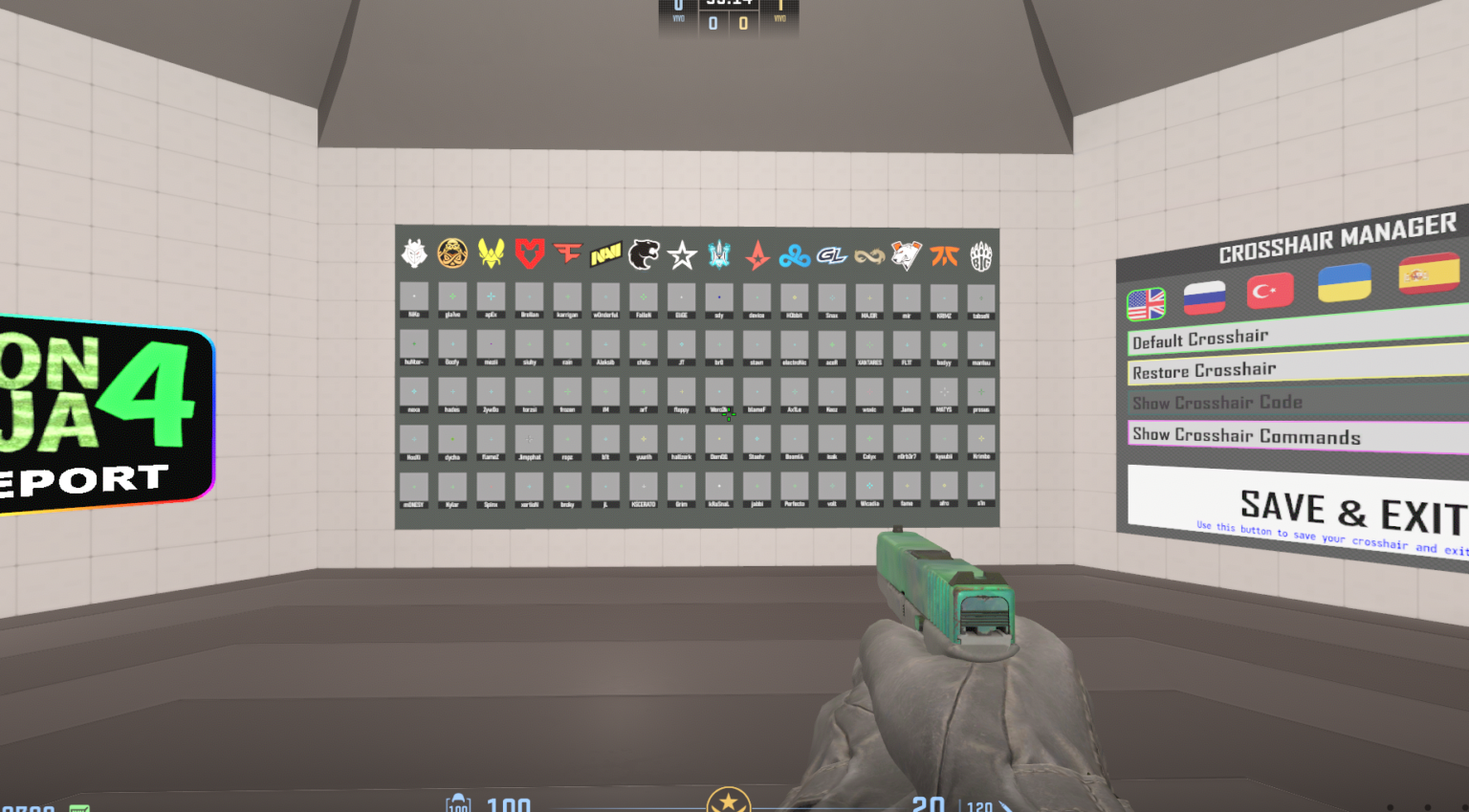Select the G2 Esports team logo
The image size is (1469, 812).
point(415,253)
